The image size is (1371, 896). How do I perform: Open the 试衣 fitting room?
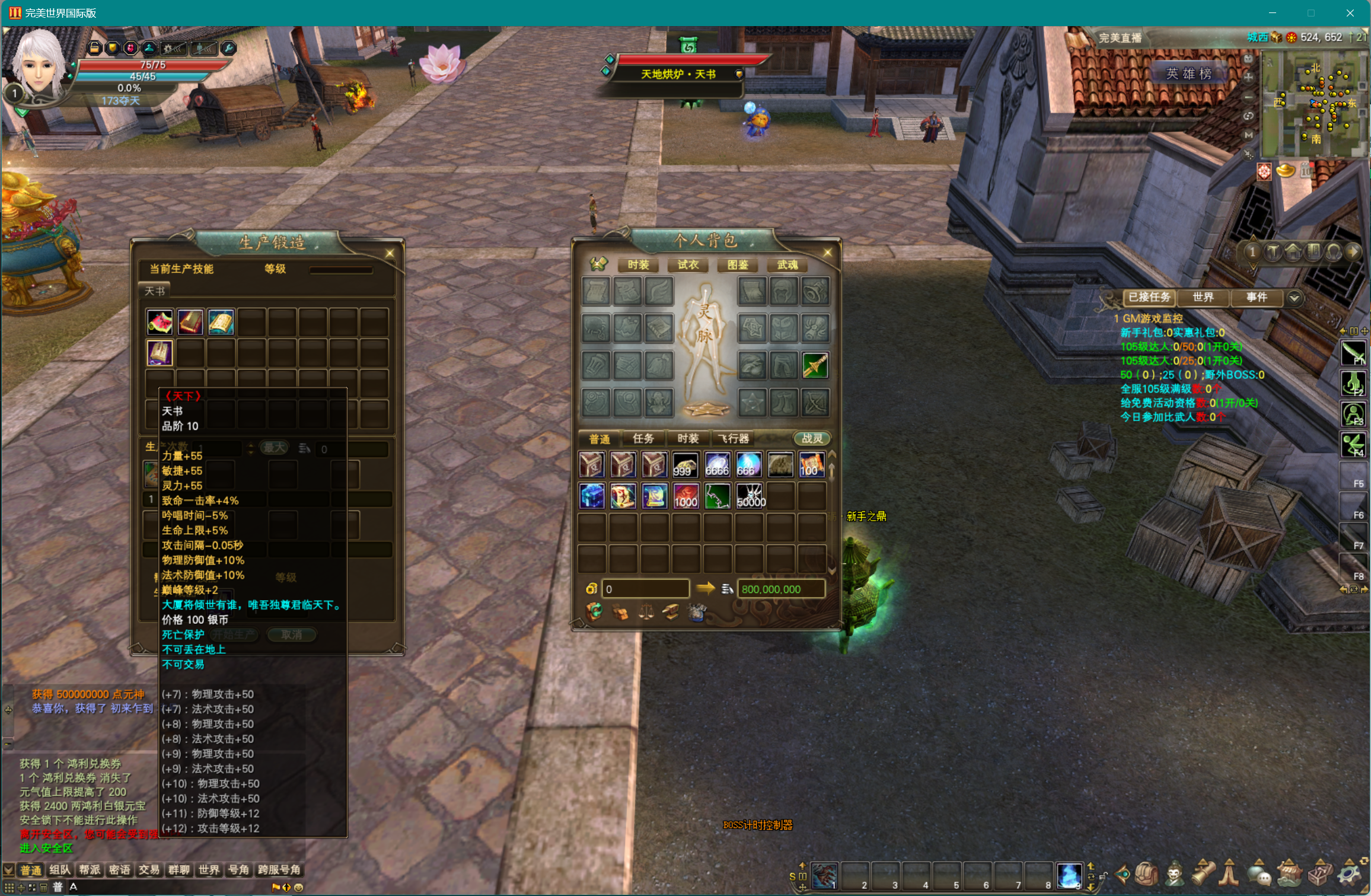pyautogui.click(x=688, y=264)
